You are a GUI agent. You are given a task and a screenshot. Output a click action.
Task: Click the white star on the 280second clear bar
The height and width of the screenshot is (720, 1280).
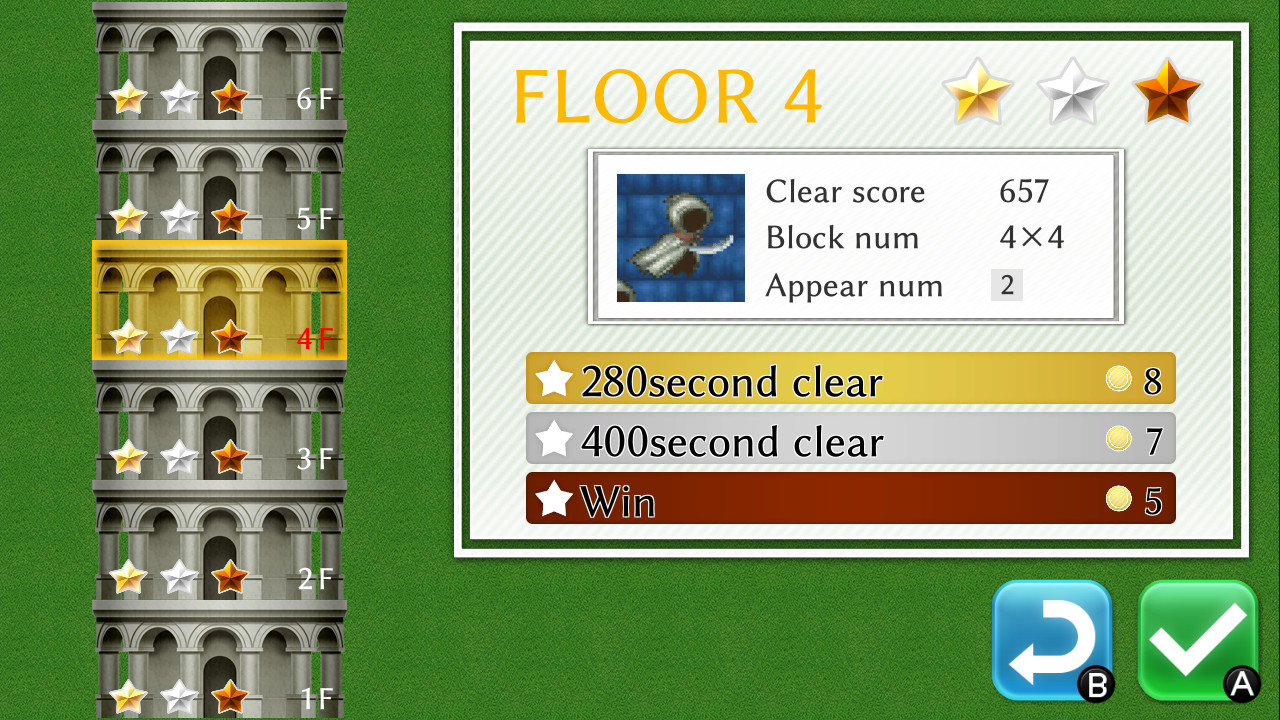coord(552,378)
